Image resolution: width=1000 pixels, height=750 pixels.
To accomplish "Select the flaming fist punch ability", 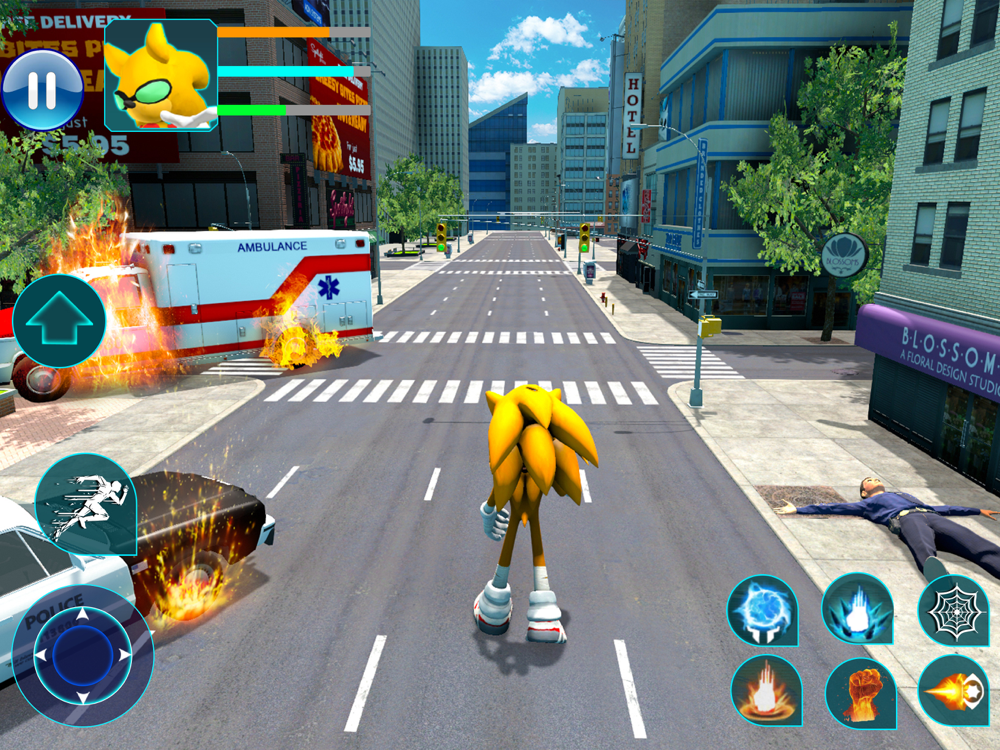I will [860, 690].
